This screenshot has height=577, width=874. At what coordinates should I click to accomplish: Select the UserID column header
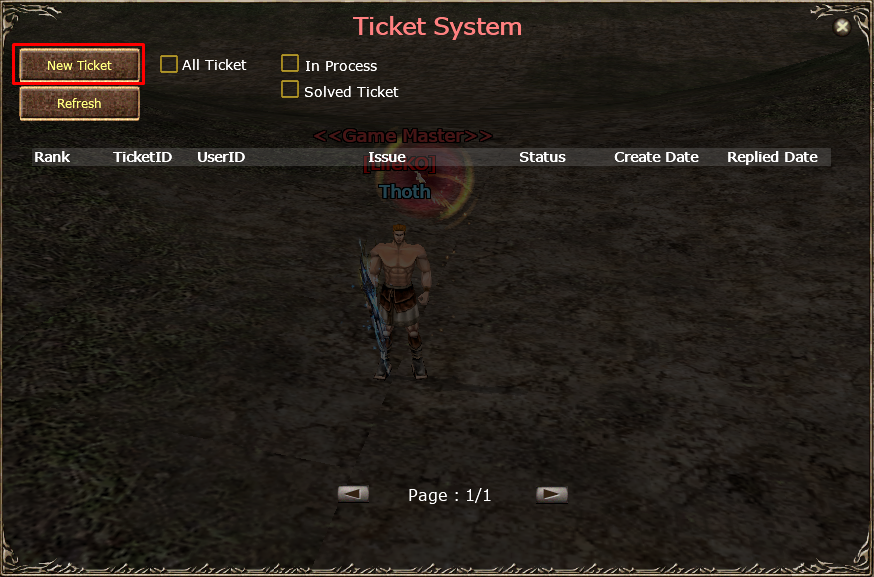(x=221, y=157)
